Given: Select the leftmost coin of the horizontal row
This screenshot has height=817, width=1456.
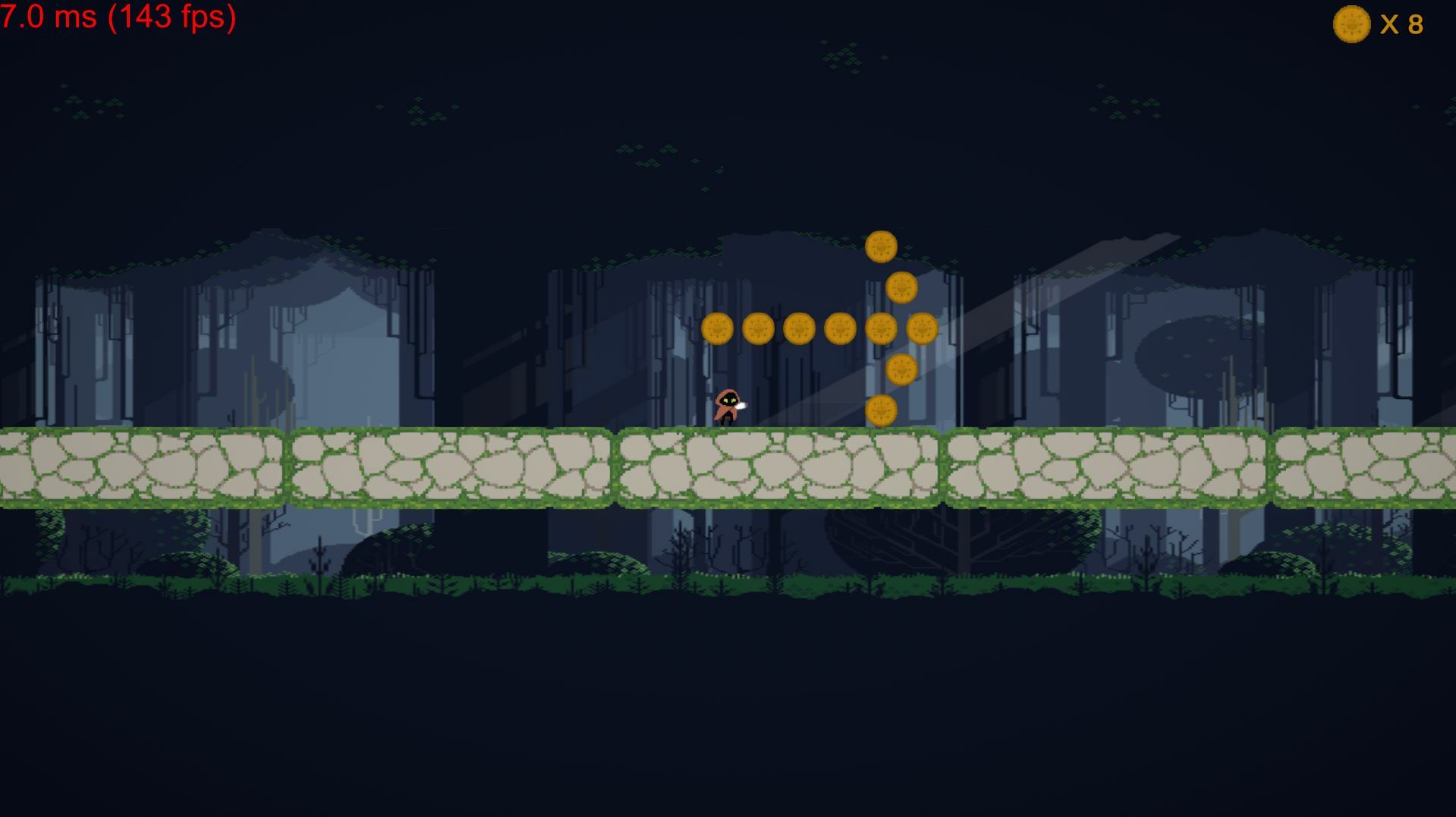Looking at the screenshot, I should (x=717, y=329).
